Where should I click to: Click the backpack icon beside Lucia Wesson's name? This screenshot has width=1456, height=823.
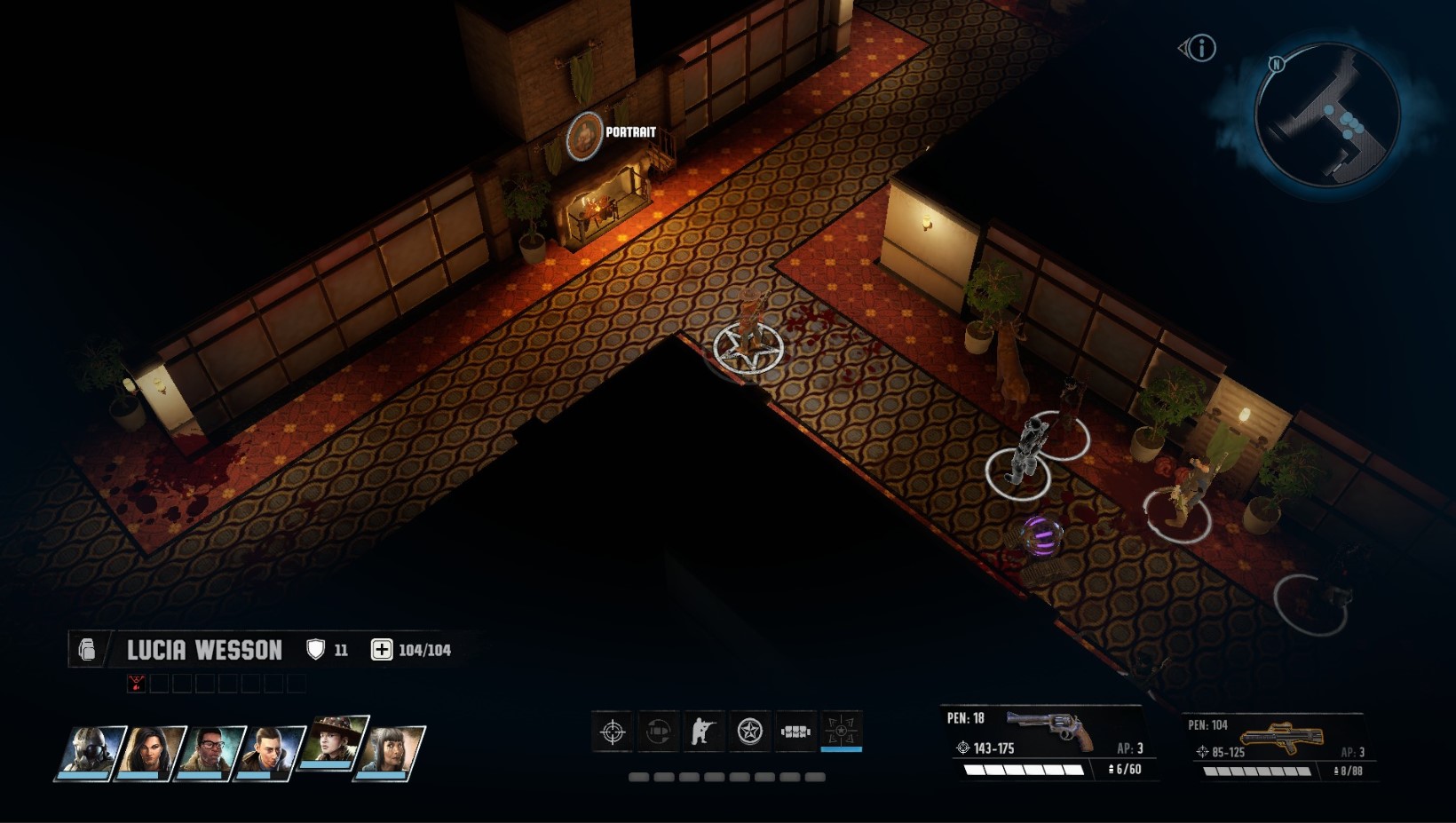86,649
